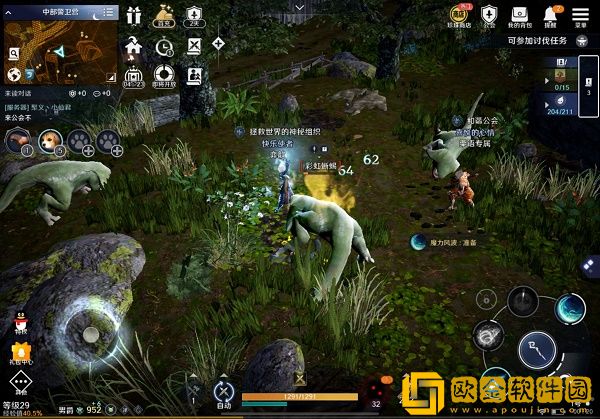600x419 pixels.
Task: Open the guild shield icon
Action: 489,14
